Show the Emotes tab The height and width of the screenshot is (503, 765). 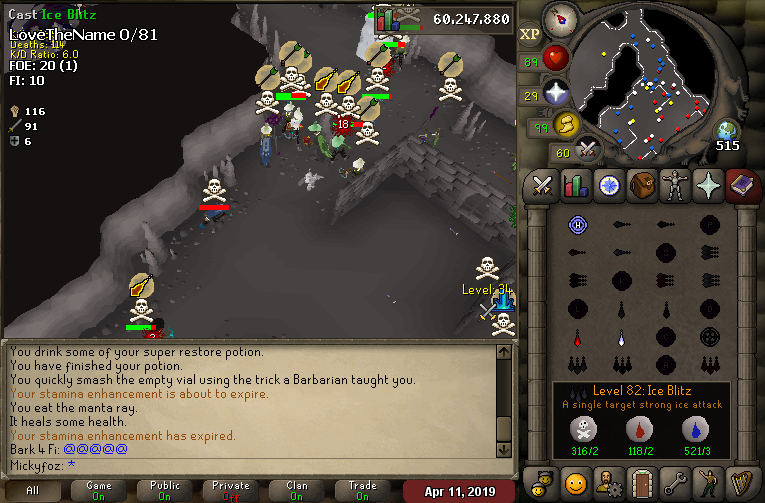(708, 483)
